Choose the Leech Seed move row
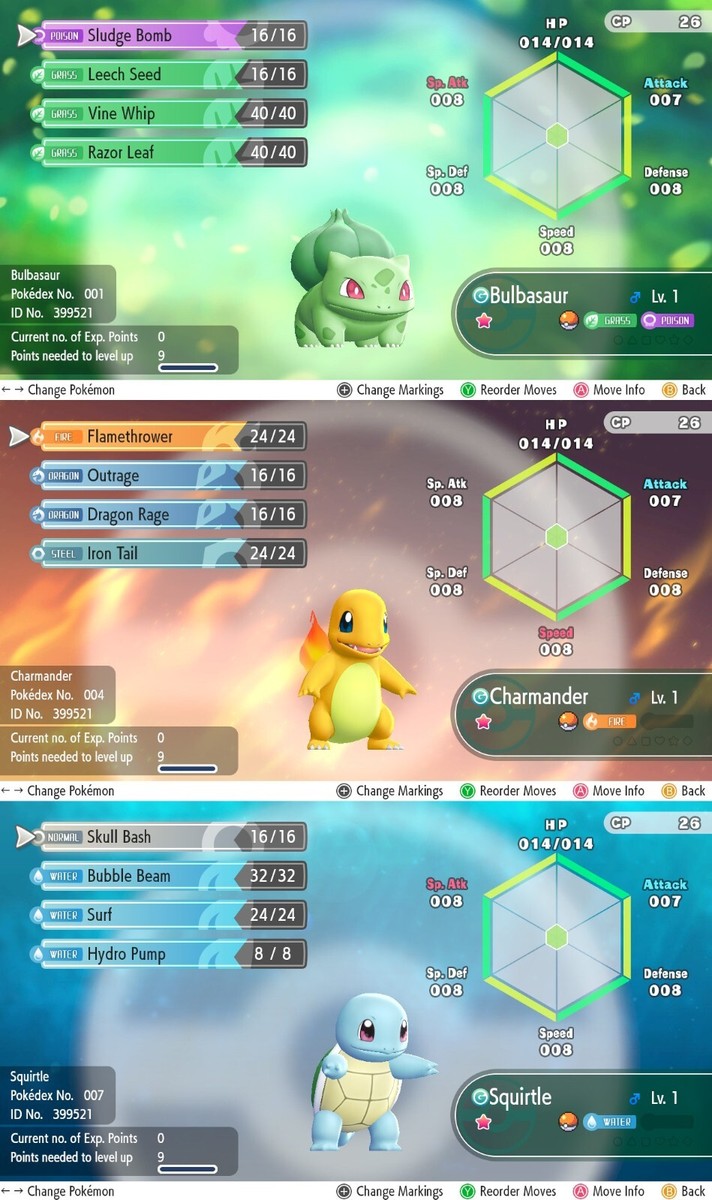 click(x=170, y=74)
